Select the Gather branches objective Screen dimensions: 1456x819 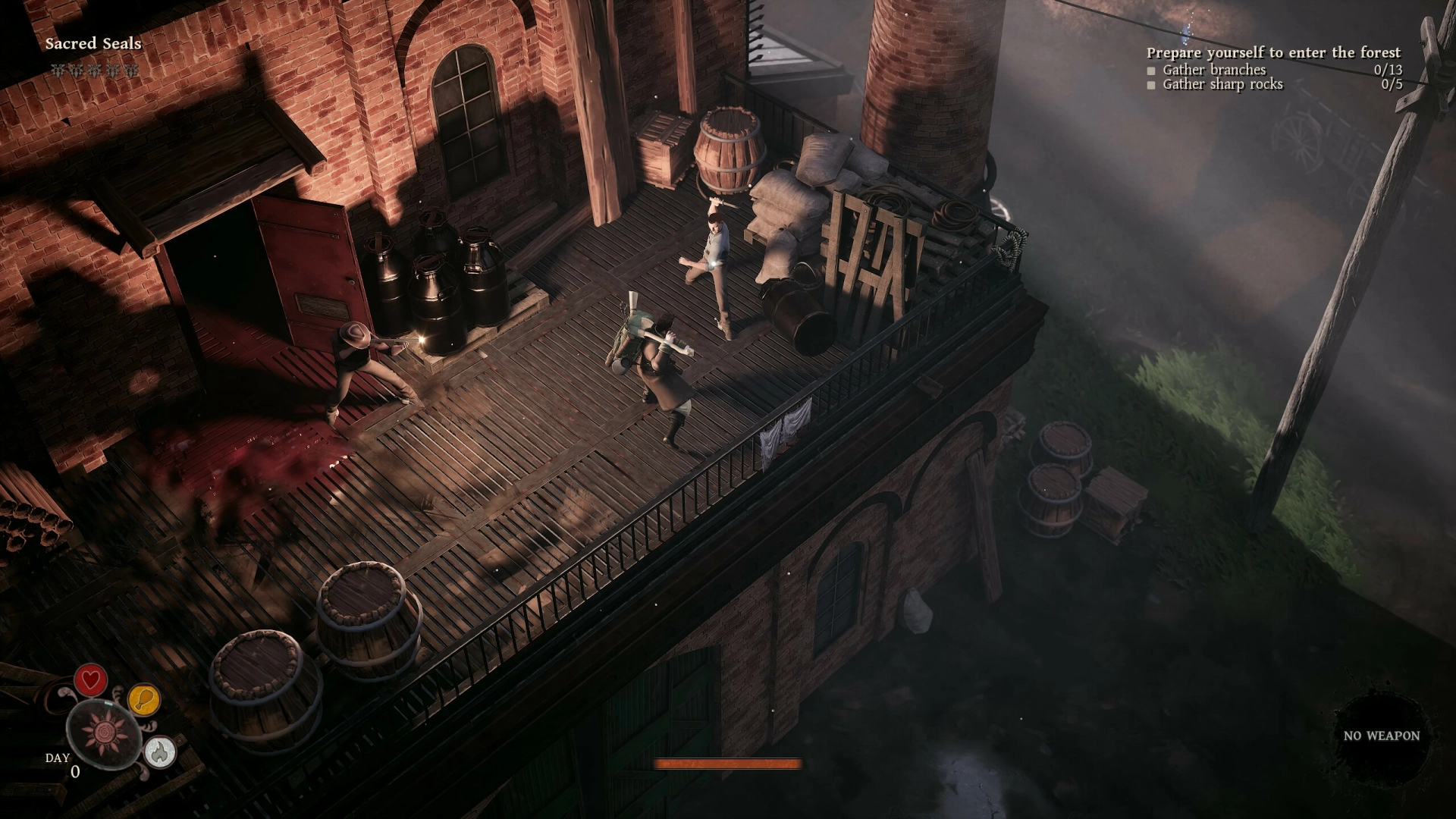(x=1213, y=70)
